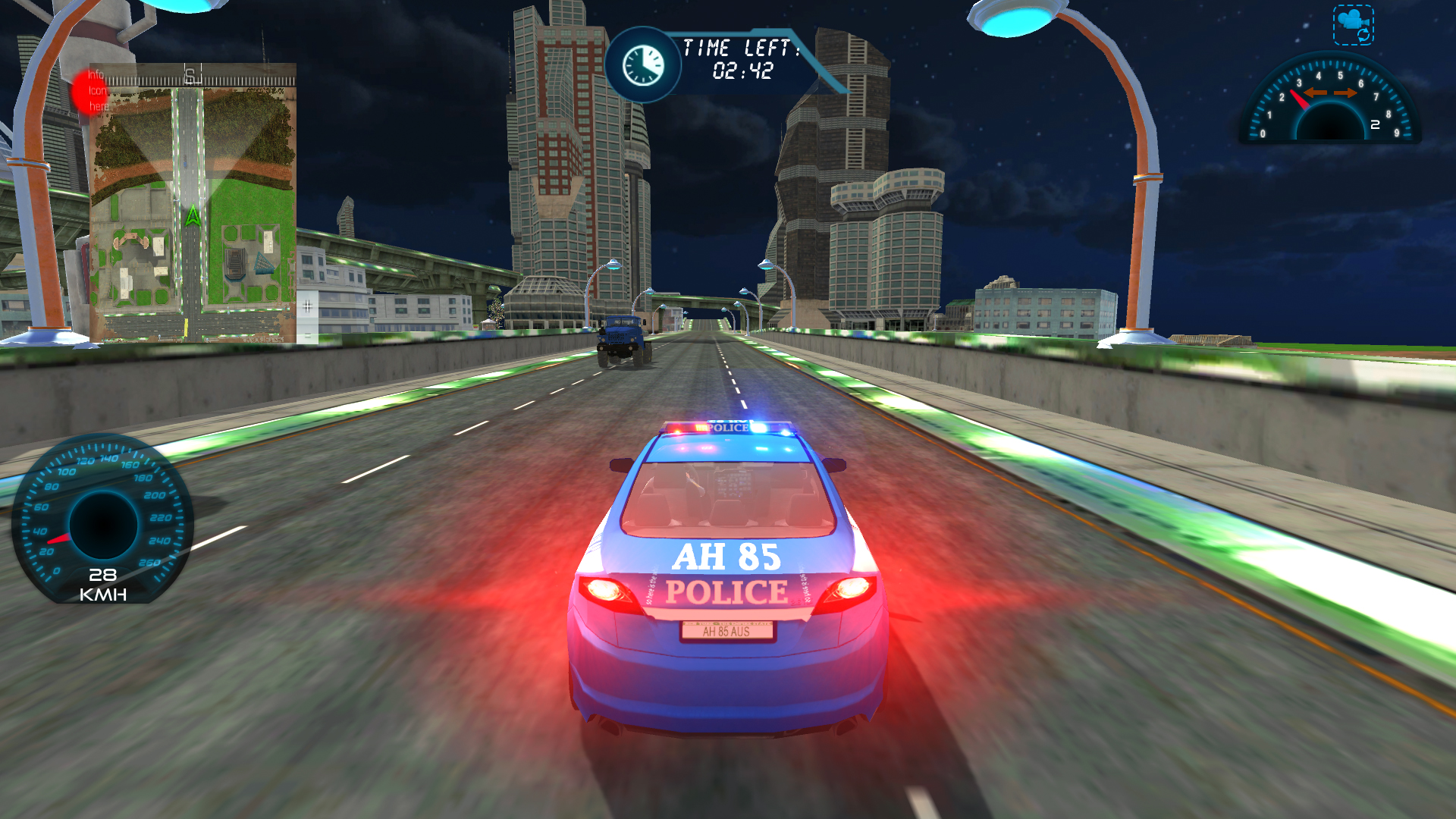Viewport: 1456px width, 819px height.
Task: Expand the minimap view
Action: [191, 205]
